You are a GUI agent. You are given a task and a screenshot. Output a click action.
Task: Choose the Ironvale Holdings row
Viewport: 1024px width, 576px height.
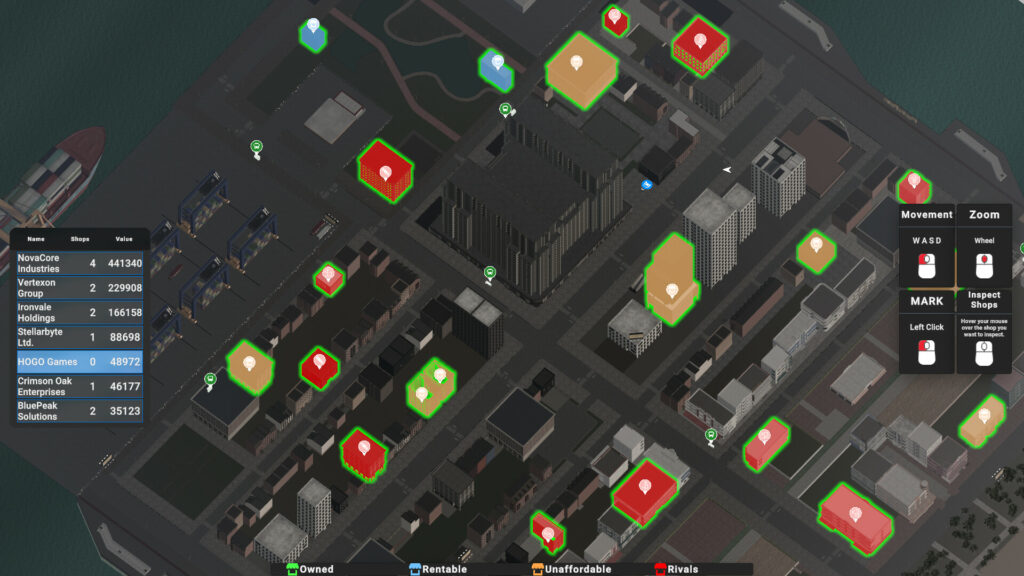pos(80,312)
